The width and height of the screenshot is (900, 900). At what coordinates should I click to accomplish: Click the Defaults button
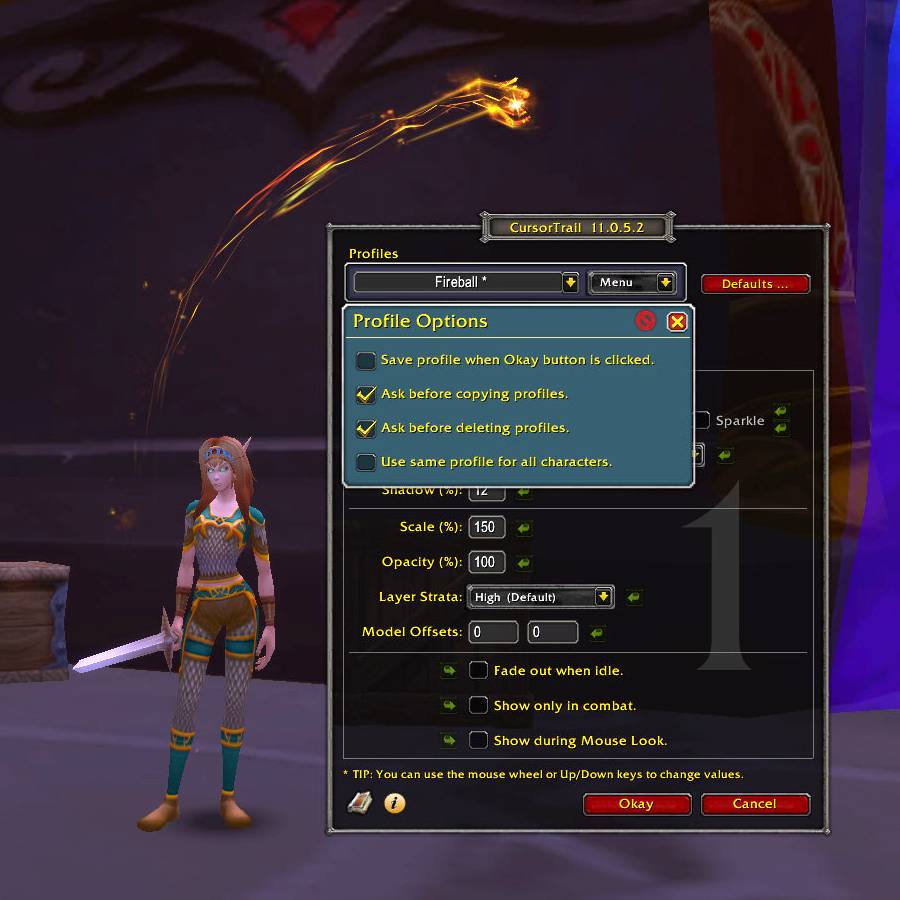(x=755, y=284)
